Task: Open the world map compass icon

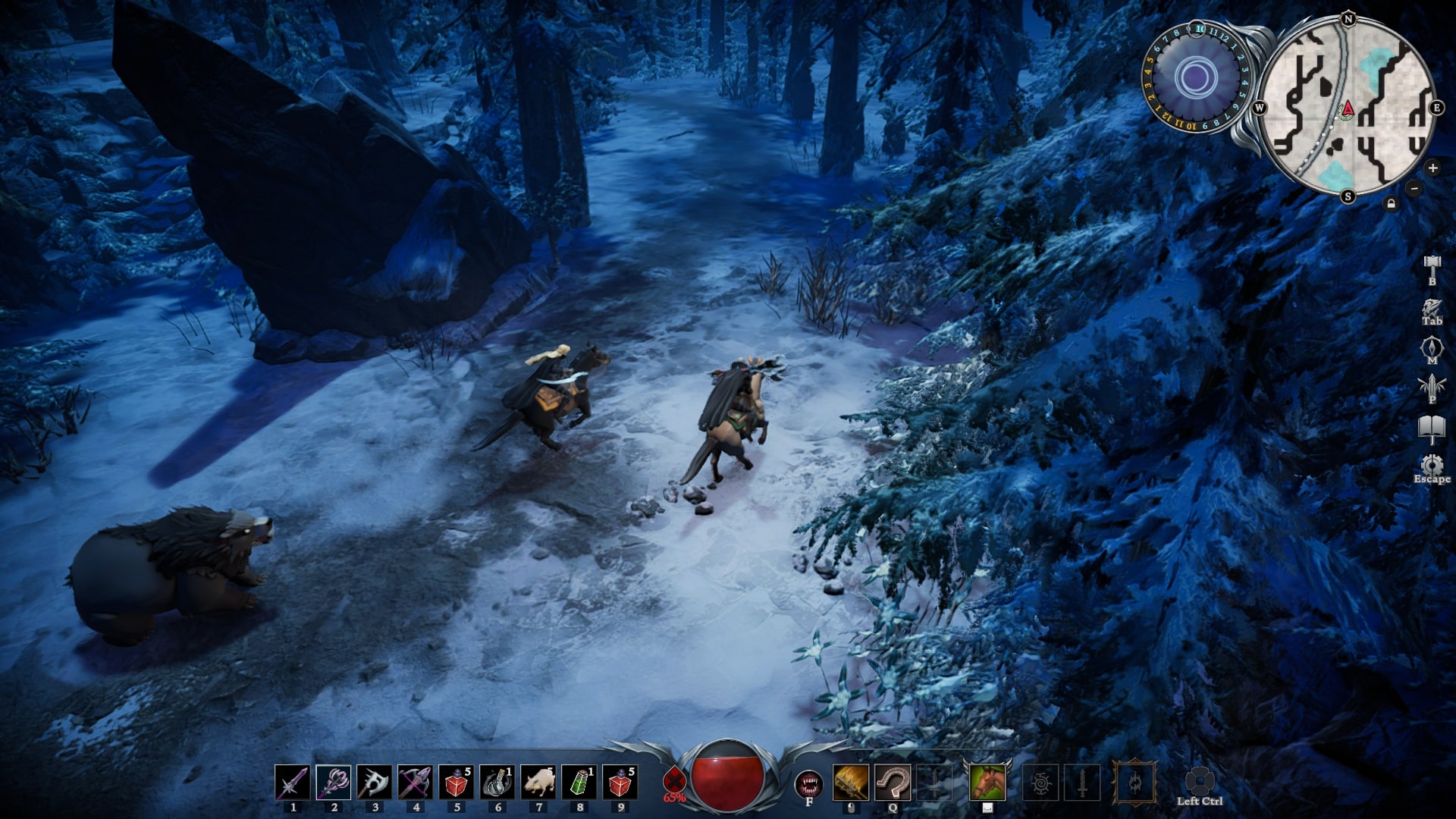Action: [x=1432, y=347]
